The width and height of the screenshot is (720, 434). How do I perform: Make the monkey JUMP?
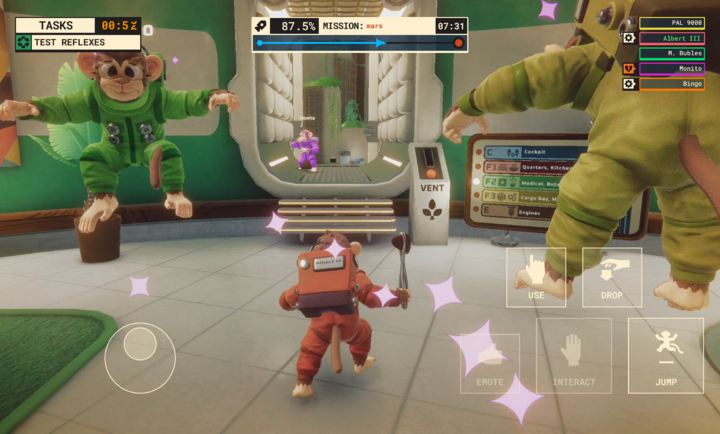tap(665, 355)
